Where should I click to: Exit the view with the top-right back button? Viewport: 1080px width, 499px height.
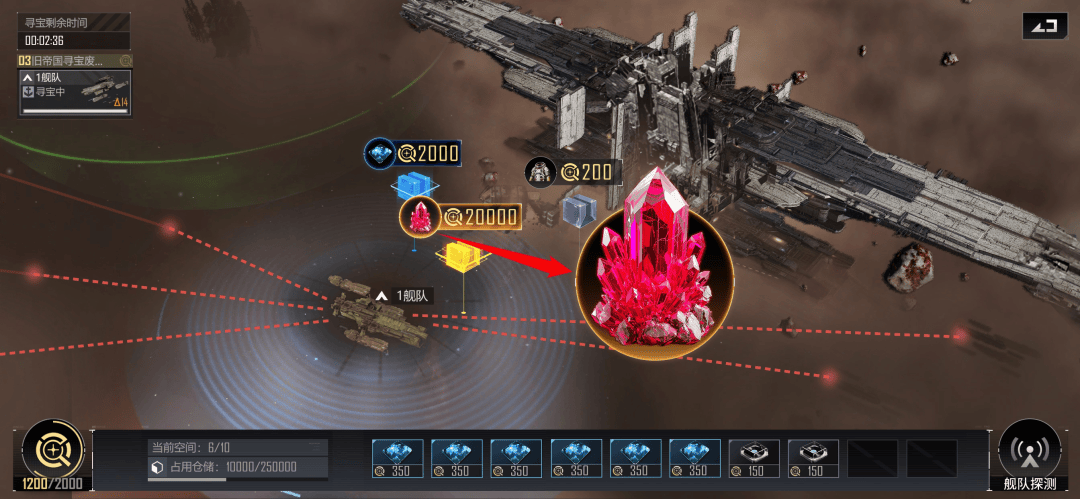tap(1044, 26)
